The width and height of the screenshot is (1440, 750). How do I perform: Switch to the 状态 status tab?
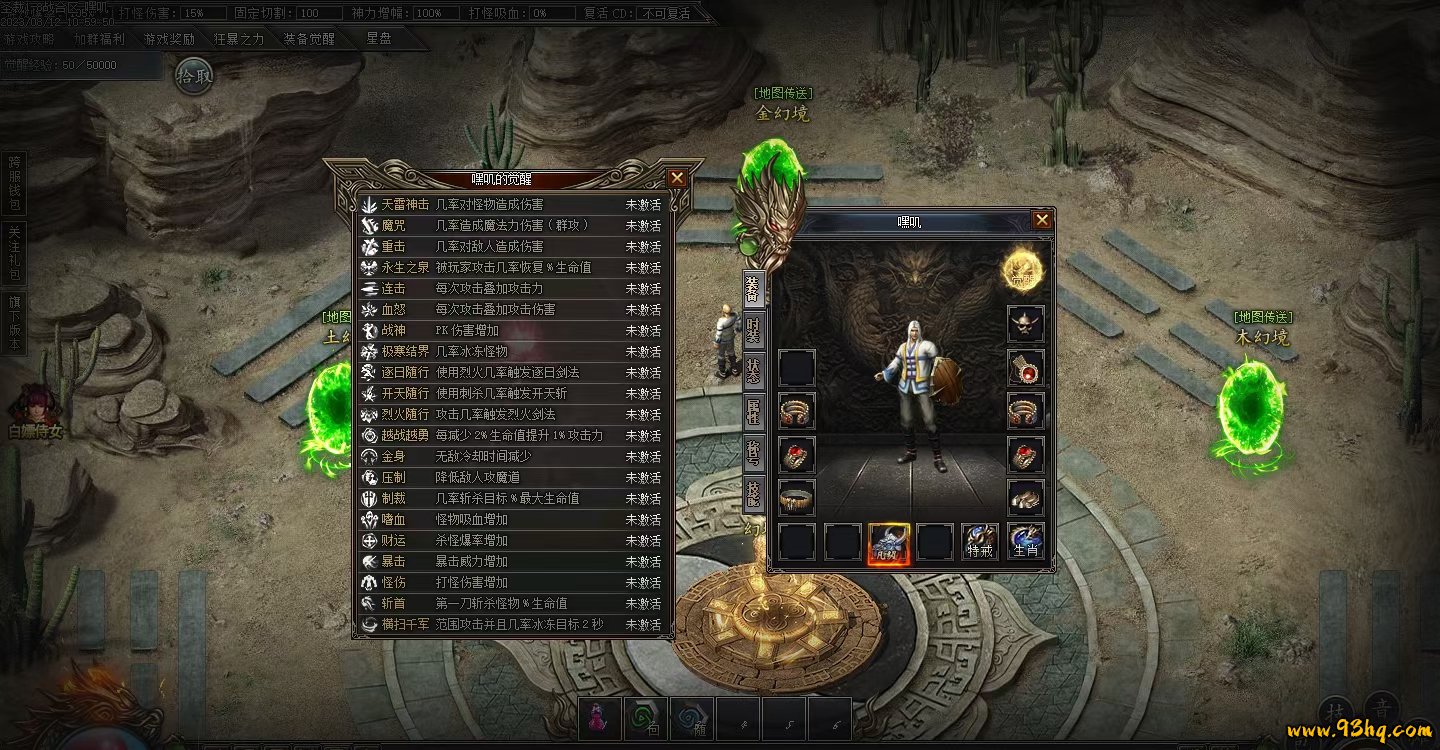point(753,371)
